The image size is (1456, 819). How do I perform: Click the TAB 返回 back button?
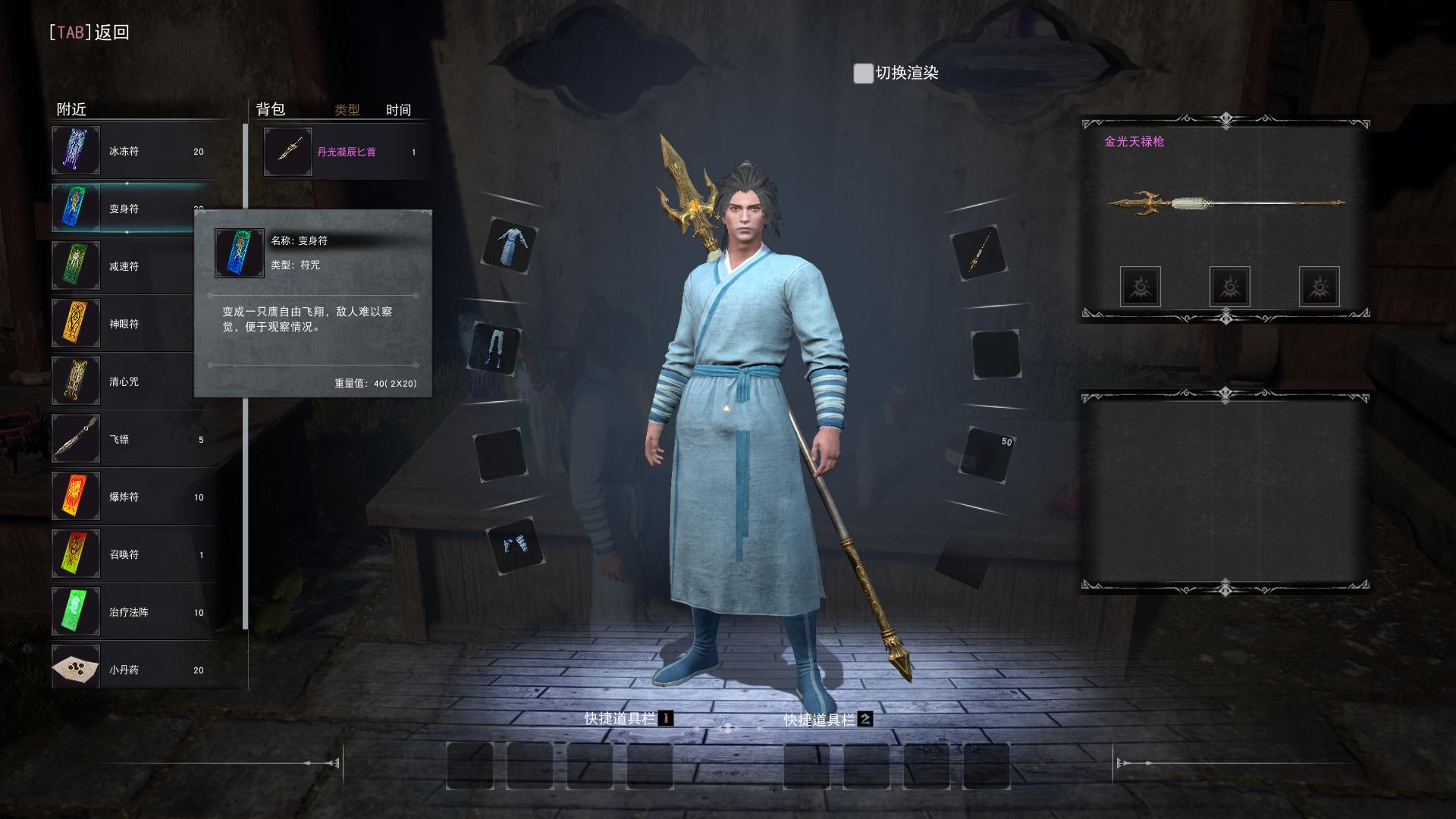point(89,33)
